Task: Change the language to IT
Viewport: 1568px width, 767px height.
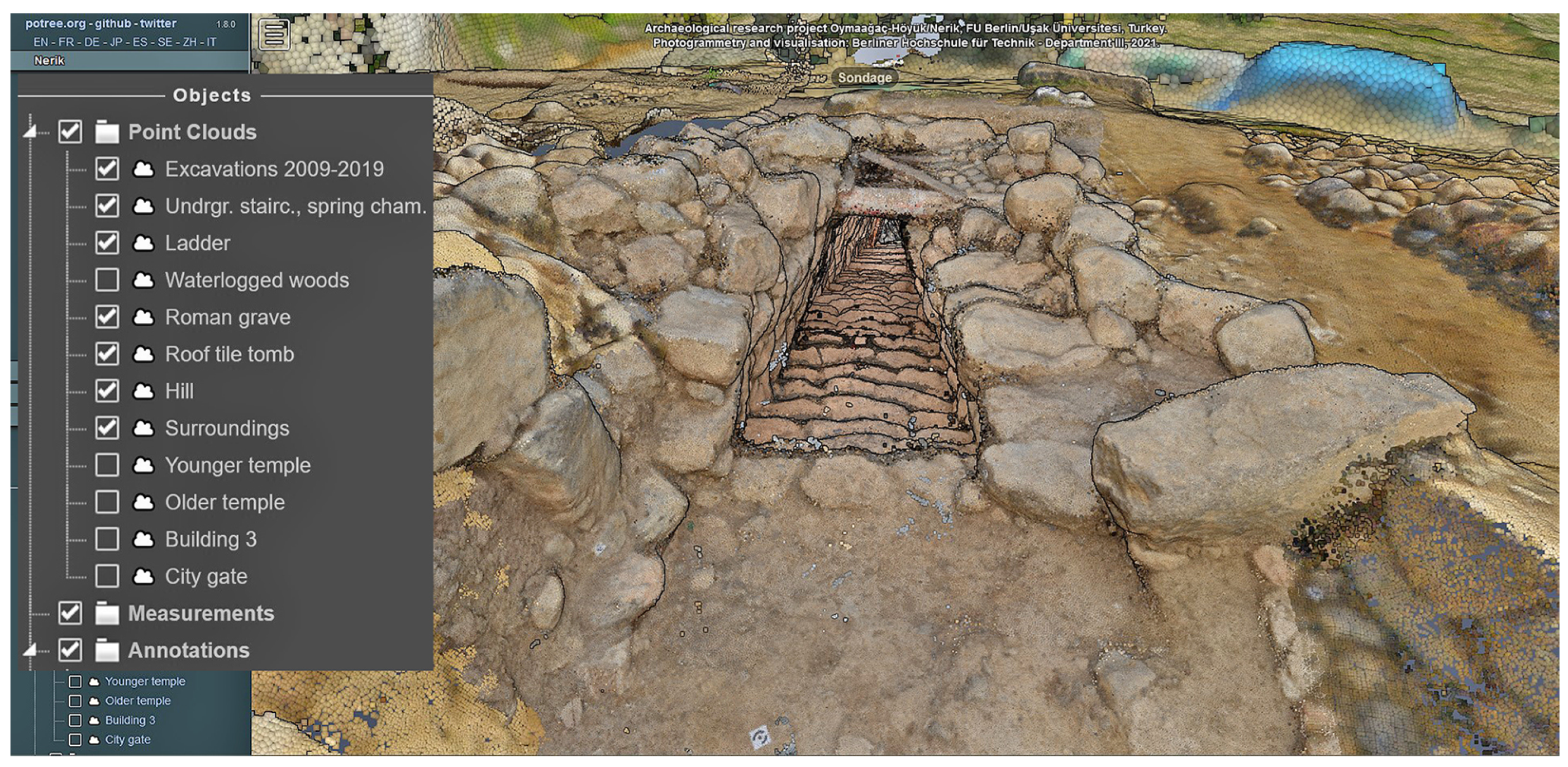Action: tap(211, 42)
